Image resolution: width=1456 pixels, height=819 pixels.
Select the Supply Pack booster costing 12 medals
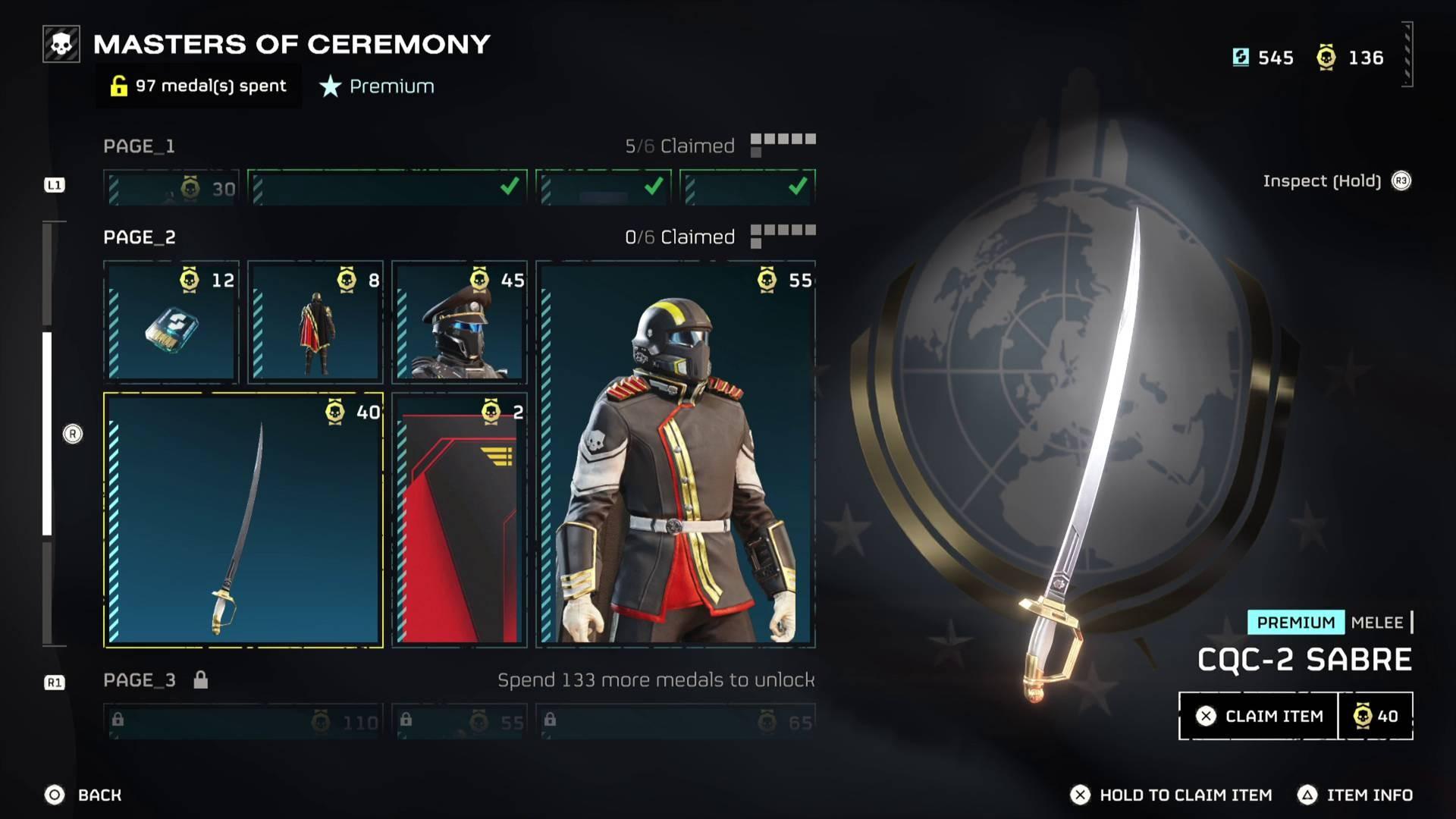pos(170,326)
